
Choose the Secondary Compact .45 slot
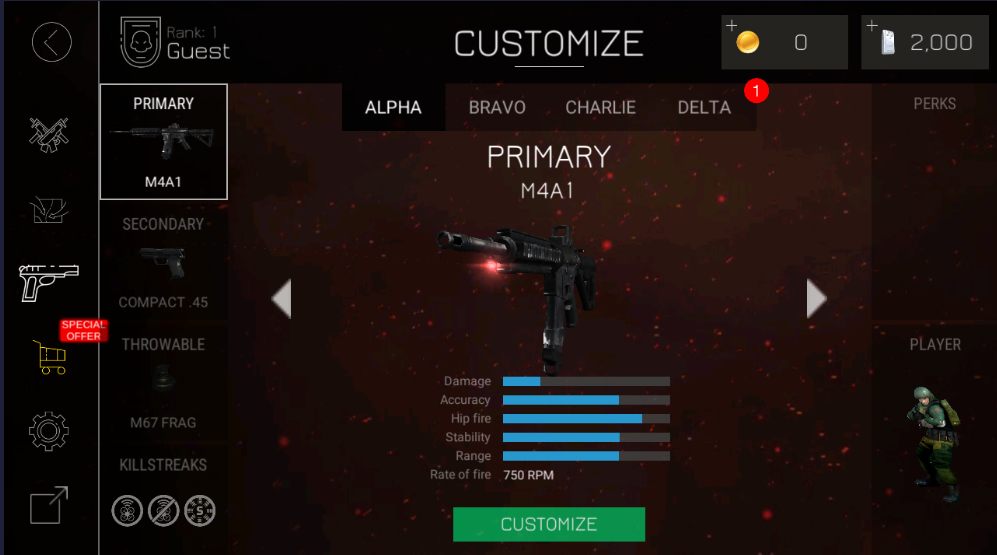pyautogui.click(x=163, y=263)
